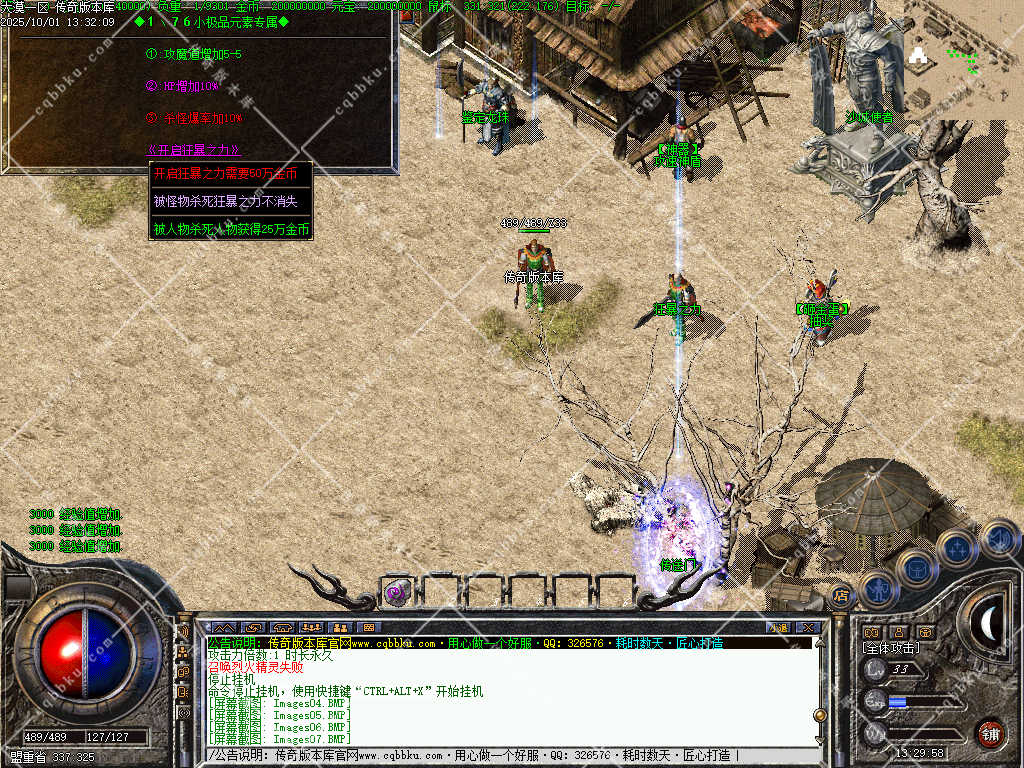Open the skills round button with stars
This screenshot has height=768, width=1024.
[x=957, y=548]
